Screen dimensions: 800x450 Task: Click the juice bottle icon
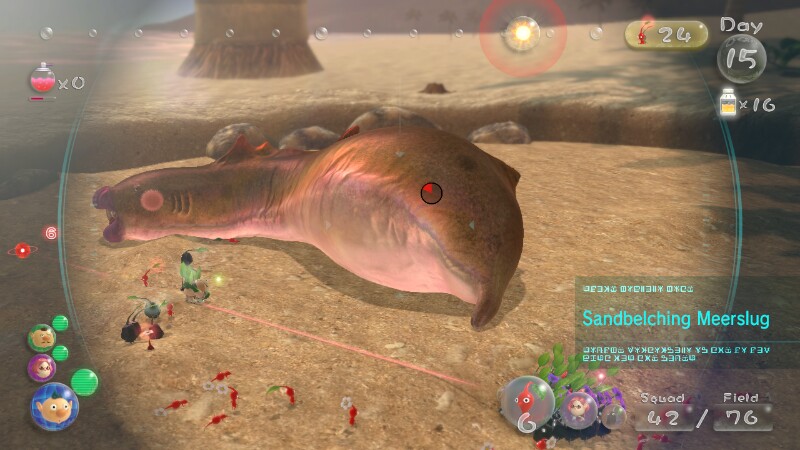731,104
